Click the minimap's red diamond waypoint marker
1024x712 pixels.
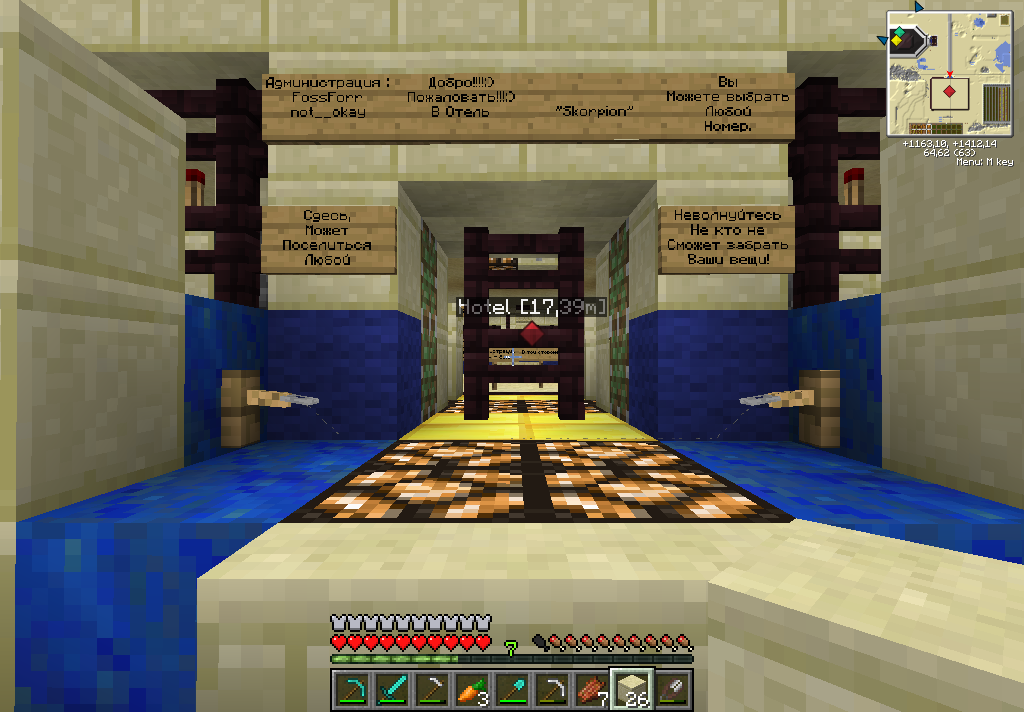click(x=949, y=92)
